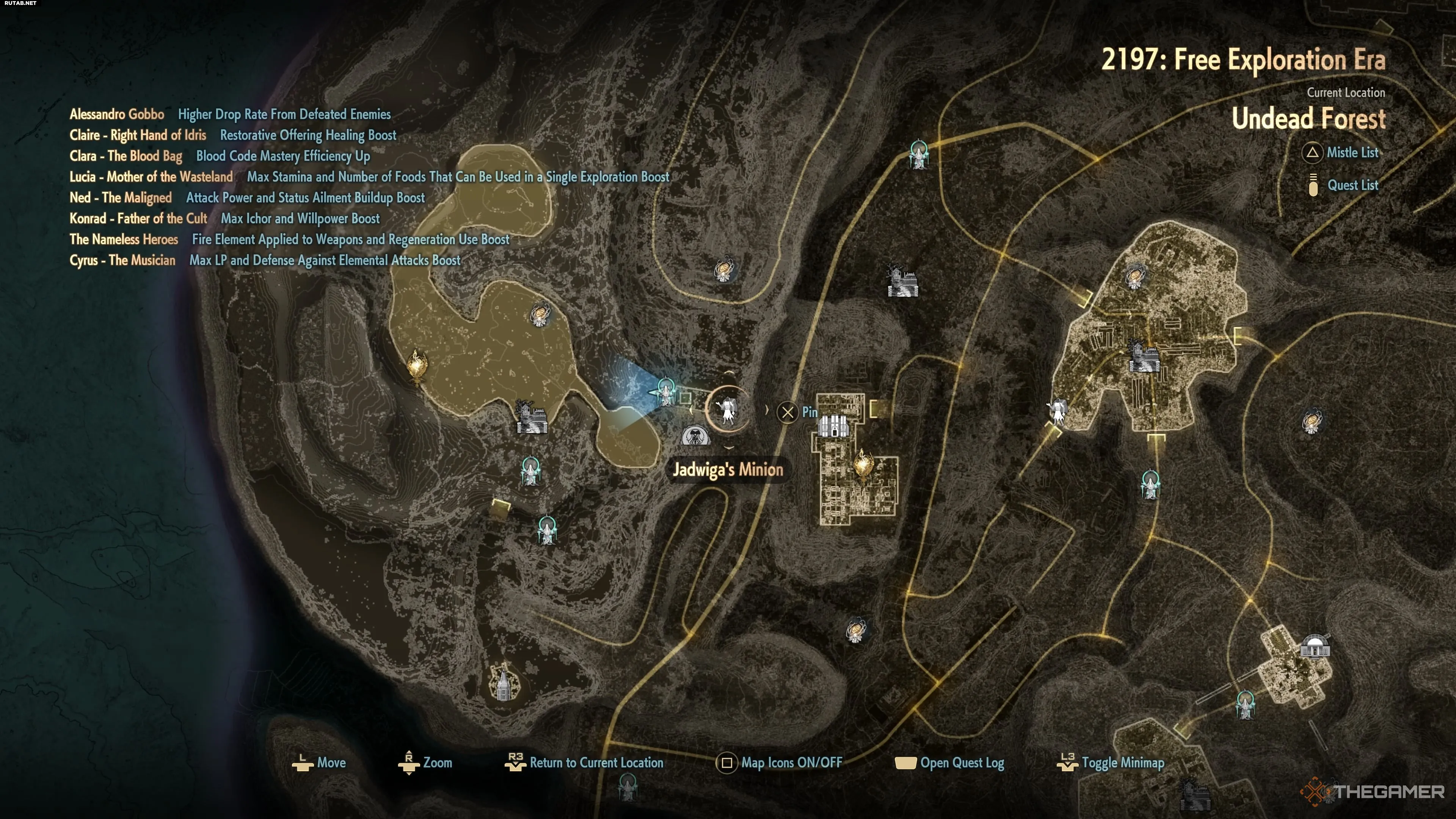1456x819 pixels.
Task: Select the ruined house marker in the large town center
Action: tap(1143, 356)
